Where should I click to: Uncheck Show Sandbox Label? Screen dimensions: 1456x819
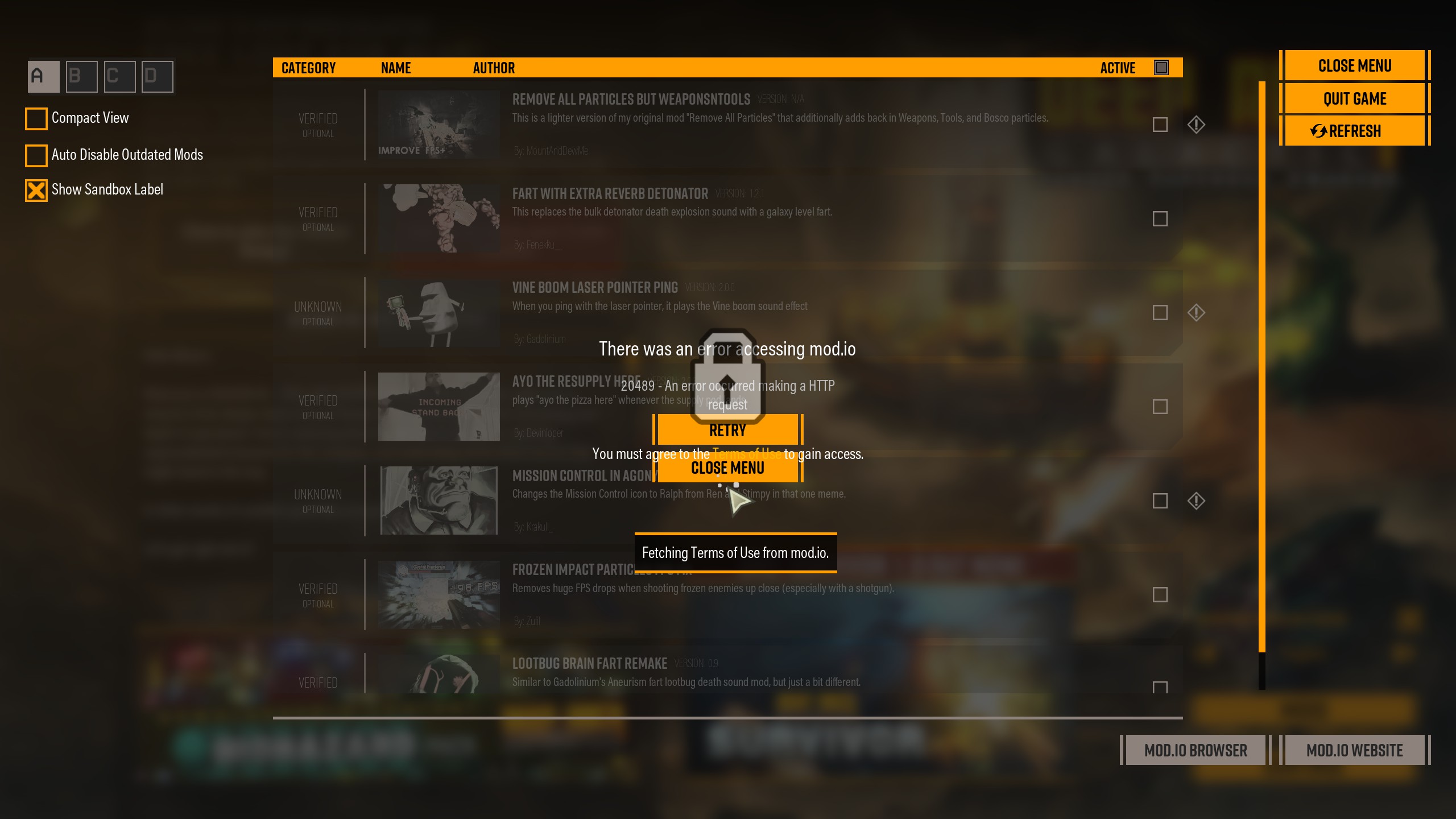point(36,190)
